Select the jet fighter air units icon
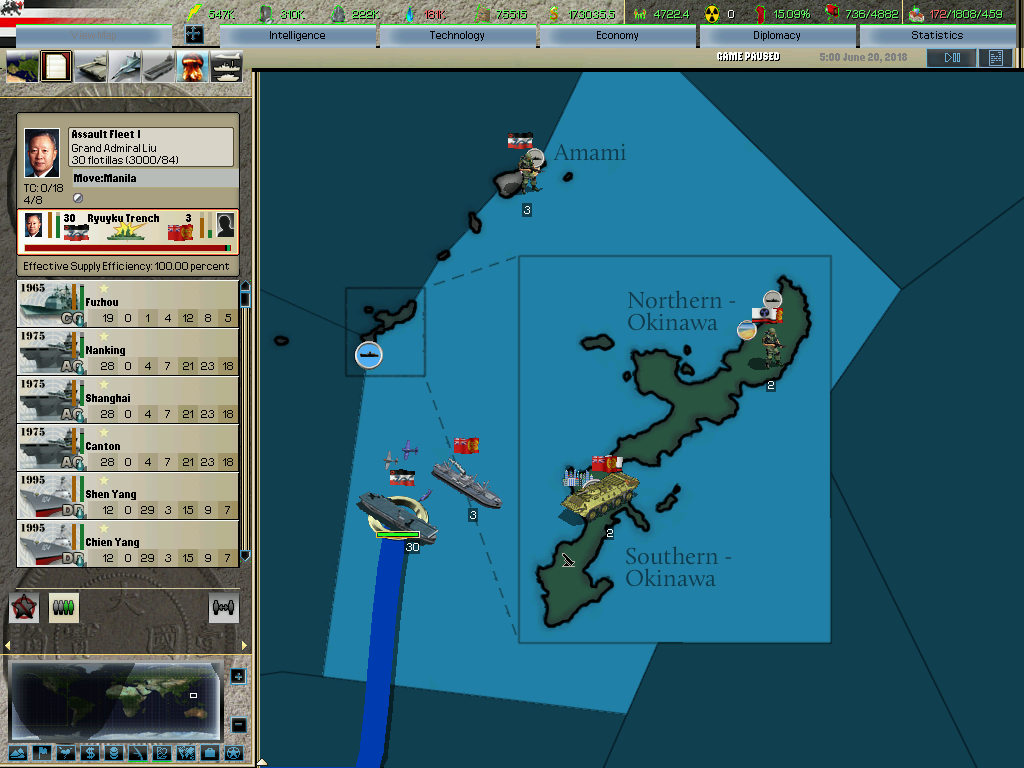The image size is (1024, 768). (125, 67)
